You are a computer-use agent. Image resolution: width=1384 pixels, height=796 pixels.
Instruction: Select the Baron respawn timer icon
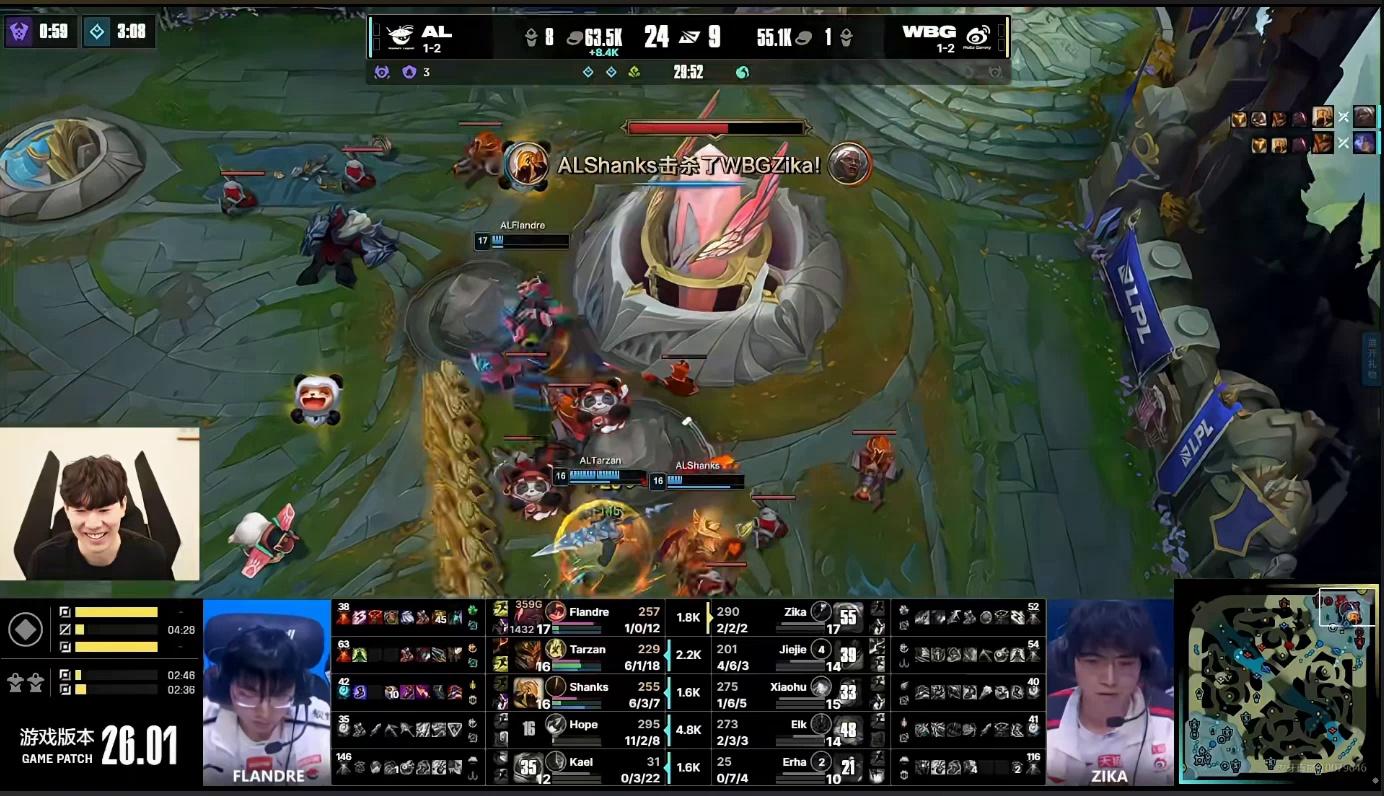[x=19, y=32]
